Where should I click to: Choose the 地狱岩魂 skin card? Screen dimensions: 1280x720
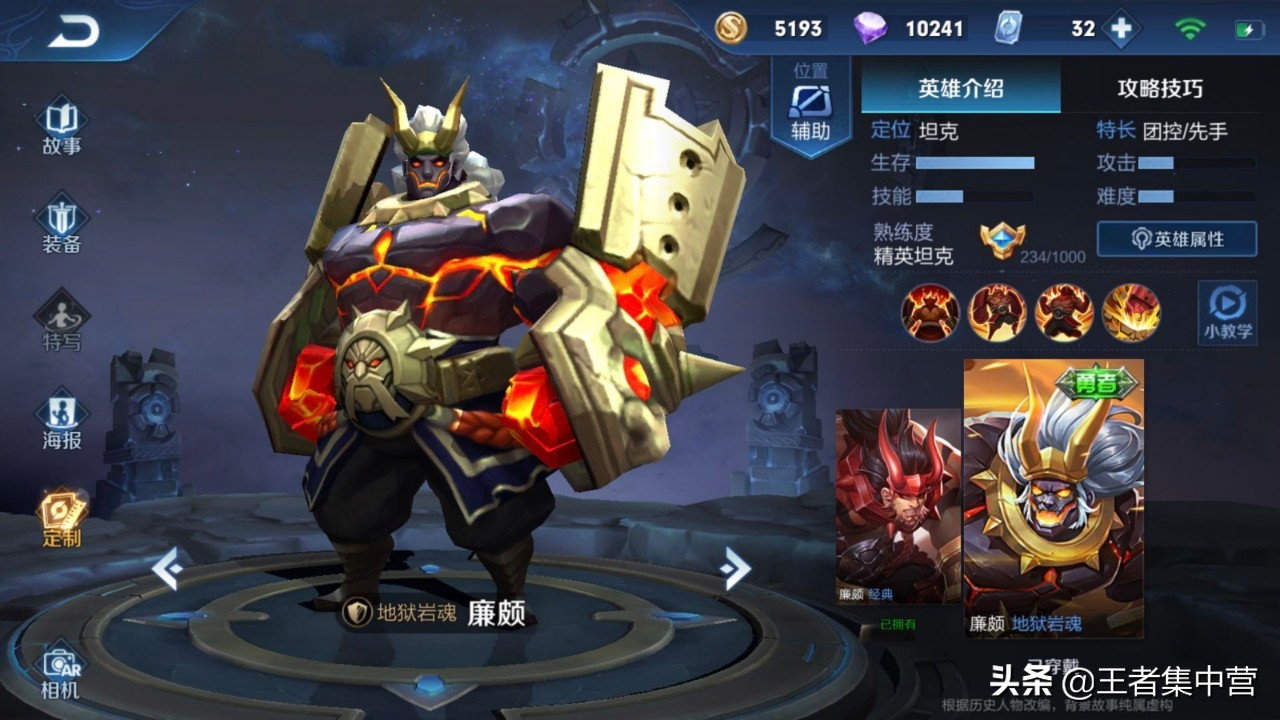pyautogui.click(x=1053, y=498)
